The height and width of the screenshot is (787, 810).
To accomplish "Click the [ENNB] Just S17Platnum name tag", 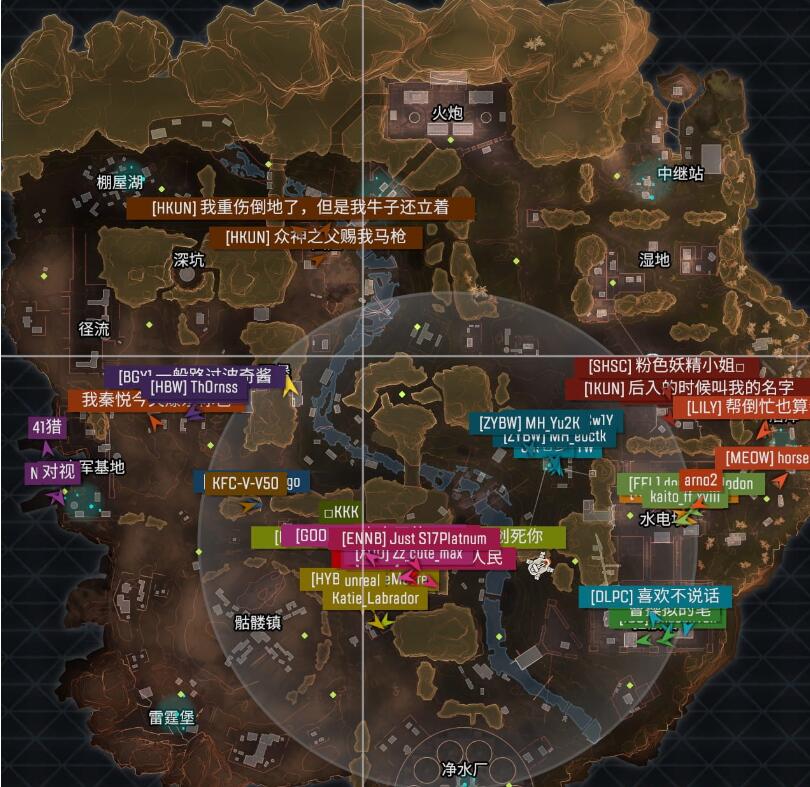I will click(x=414, y=538).
